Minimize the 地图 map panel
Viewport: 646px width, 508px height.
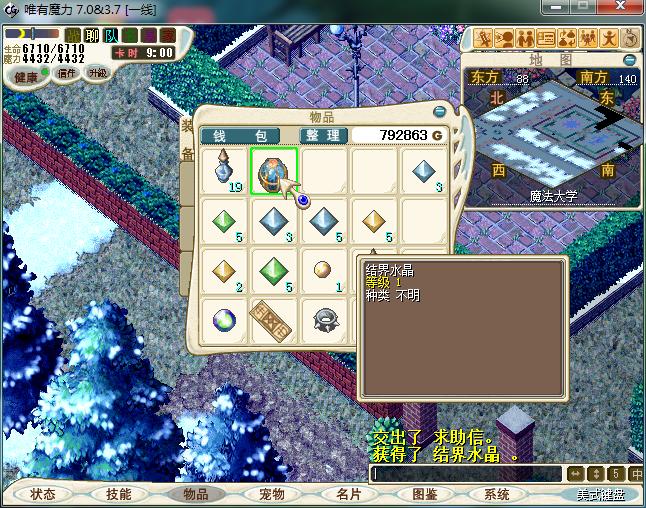(x=631, y=59)
